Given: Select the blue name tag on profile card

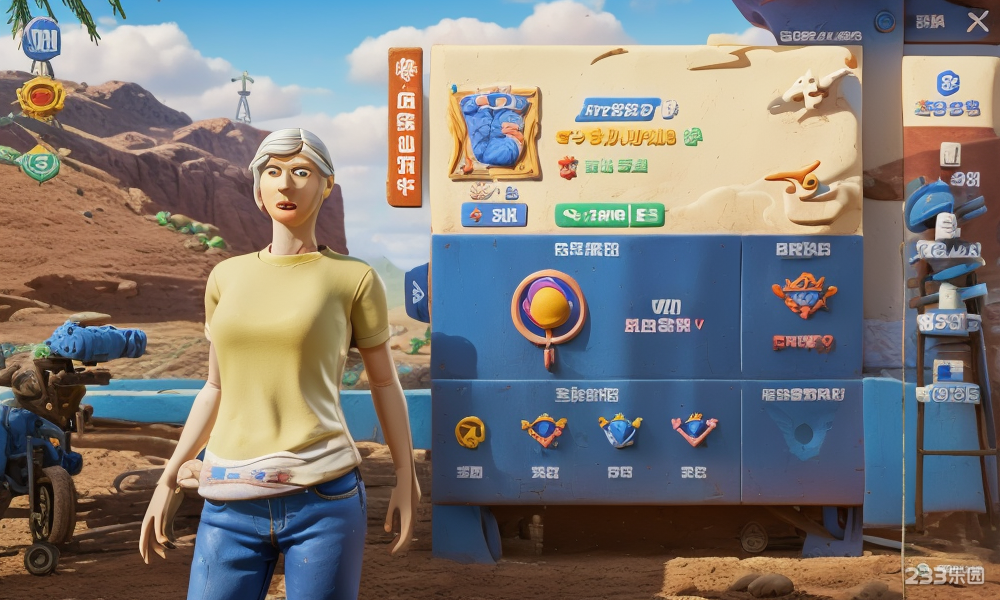Looking at the screenshot, I should point(618,109).
